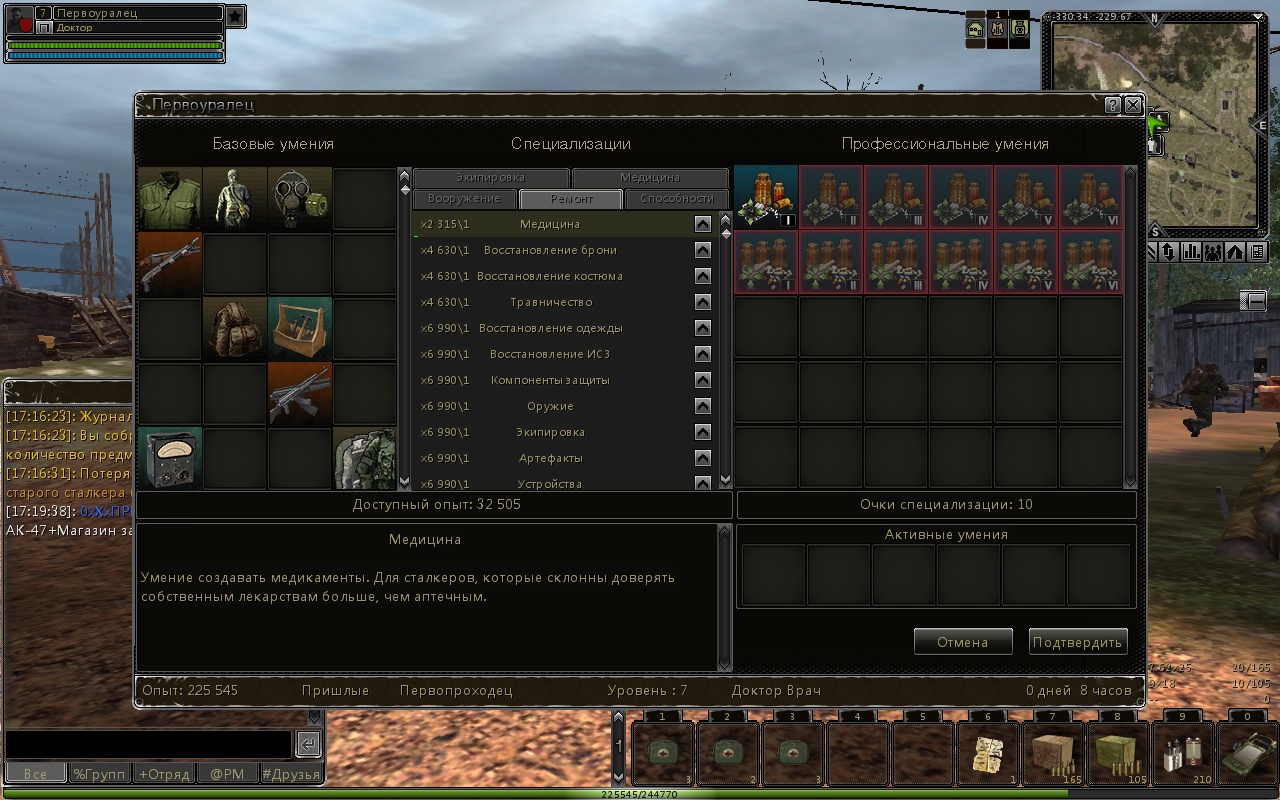
Task: Cancel changes with the Отмена button
Action: (962, 642)
